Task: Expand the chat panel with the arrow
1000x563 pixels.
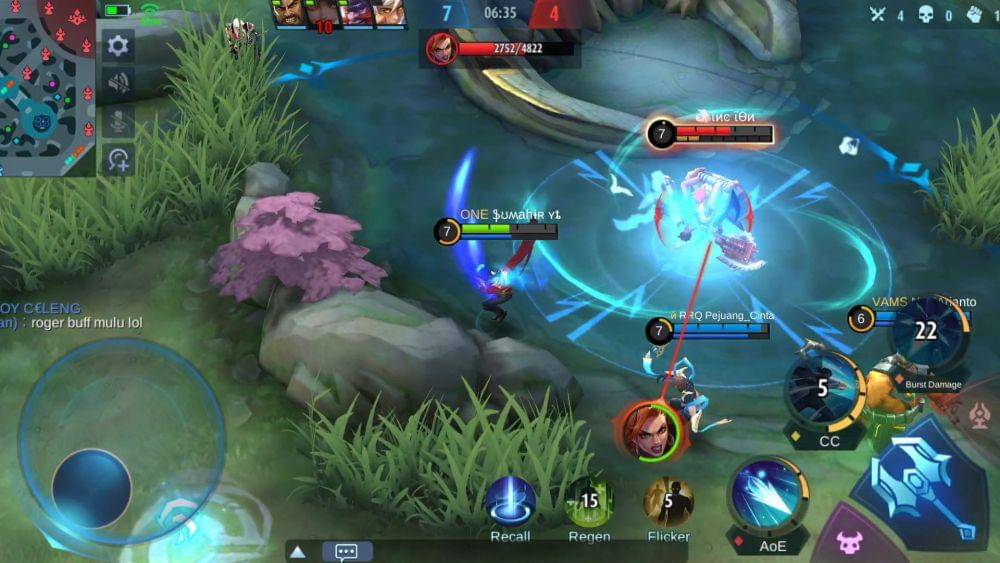Action: click(x=297, y=552)
